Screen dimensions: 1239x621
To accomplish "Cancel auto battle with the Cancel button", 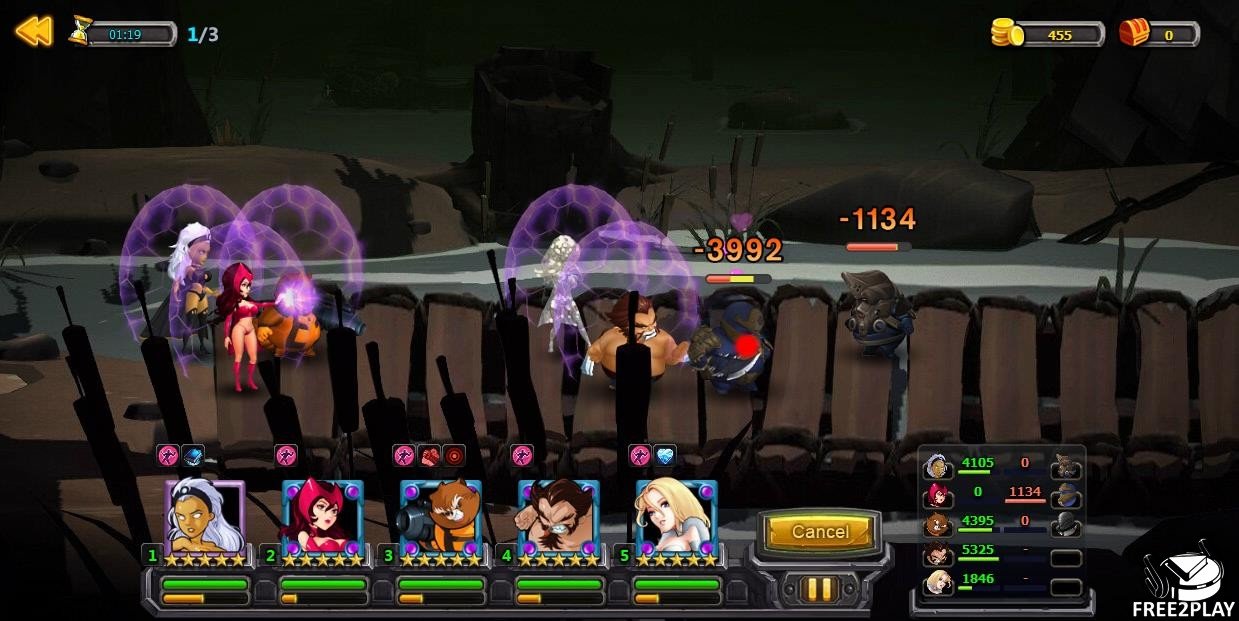I will point(820,532).
